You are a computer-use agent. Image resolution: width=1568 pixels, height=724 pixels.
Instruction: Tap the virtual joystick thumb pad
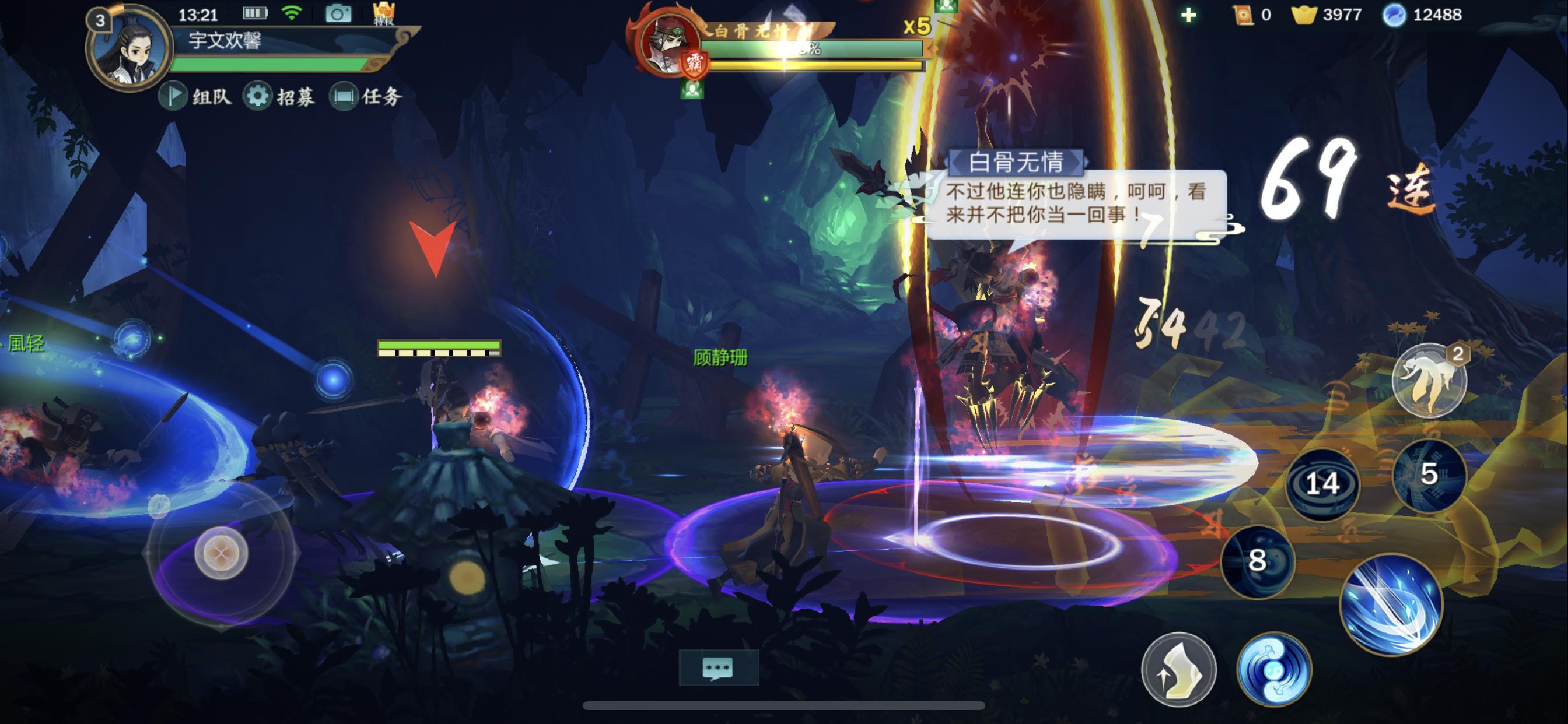click(x=221, y=553)
